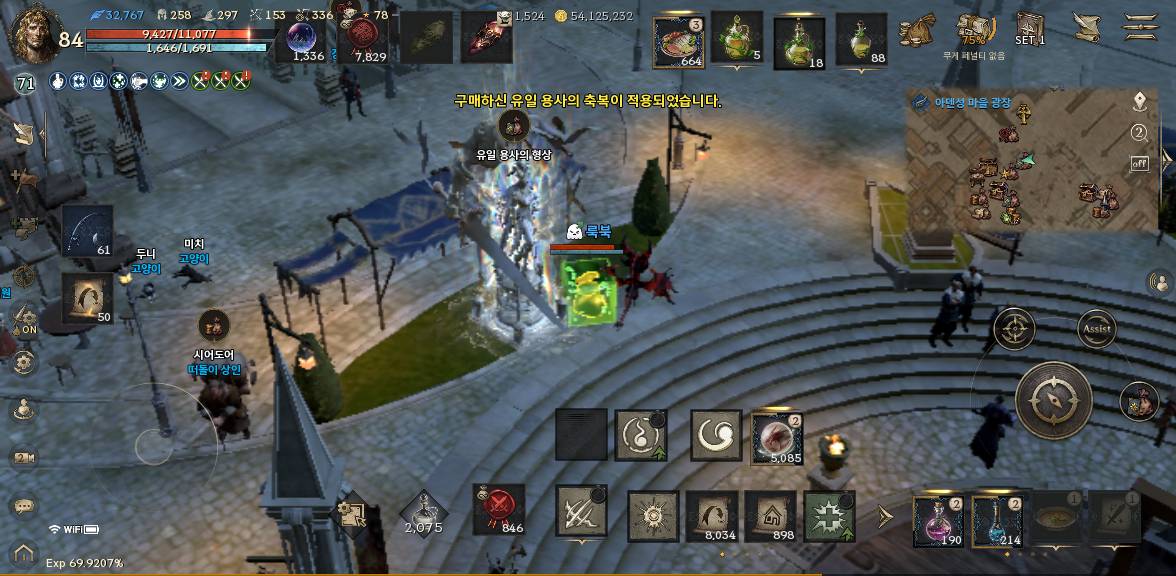Toggle the minimap off button
The height and width of the screenshot is (576, 1176).
click(1139, 163)
